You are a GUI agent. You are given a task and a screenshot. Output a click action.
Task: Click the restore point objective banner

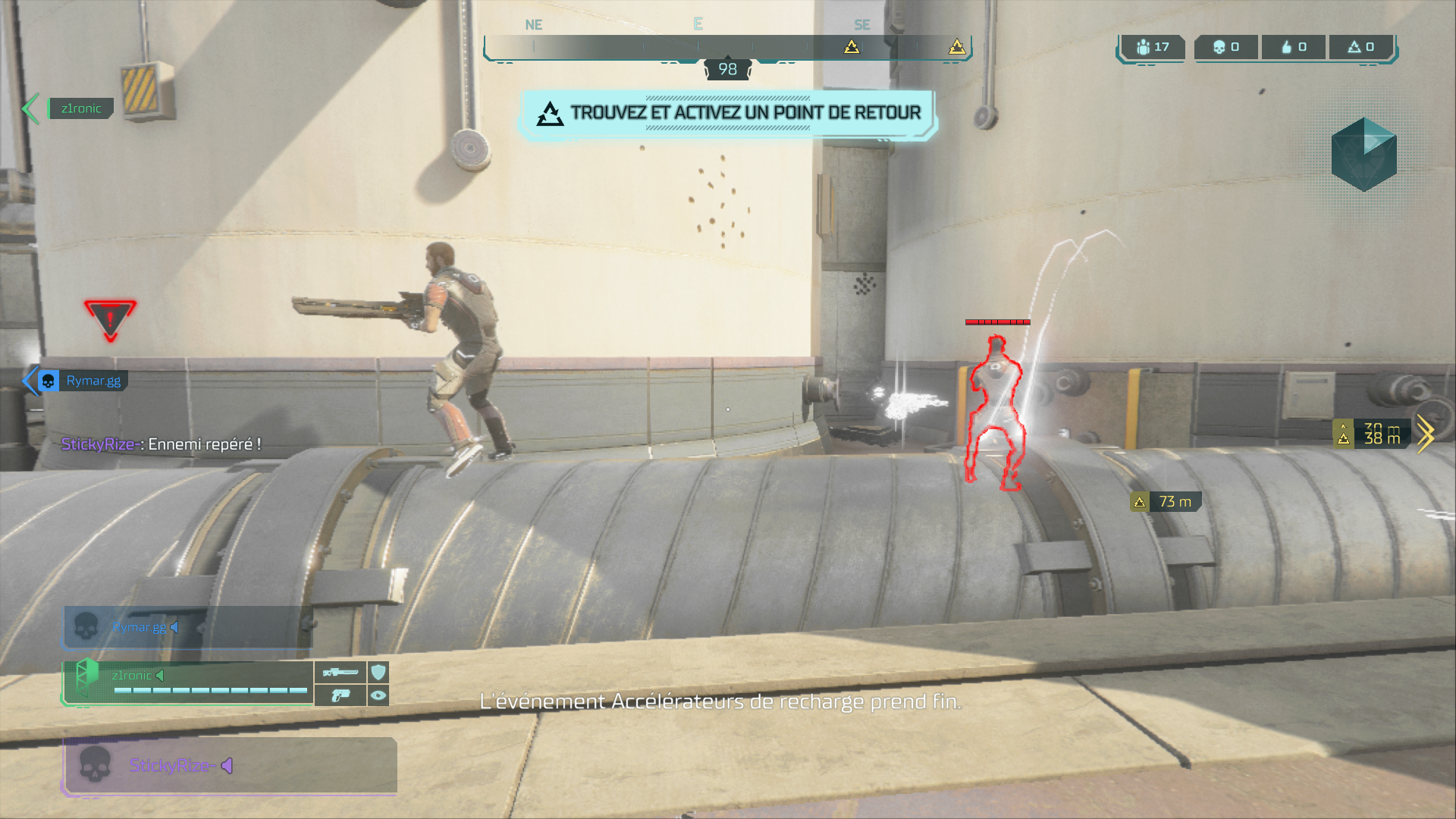728,114
